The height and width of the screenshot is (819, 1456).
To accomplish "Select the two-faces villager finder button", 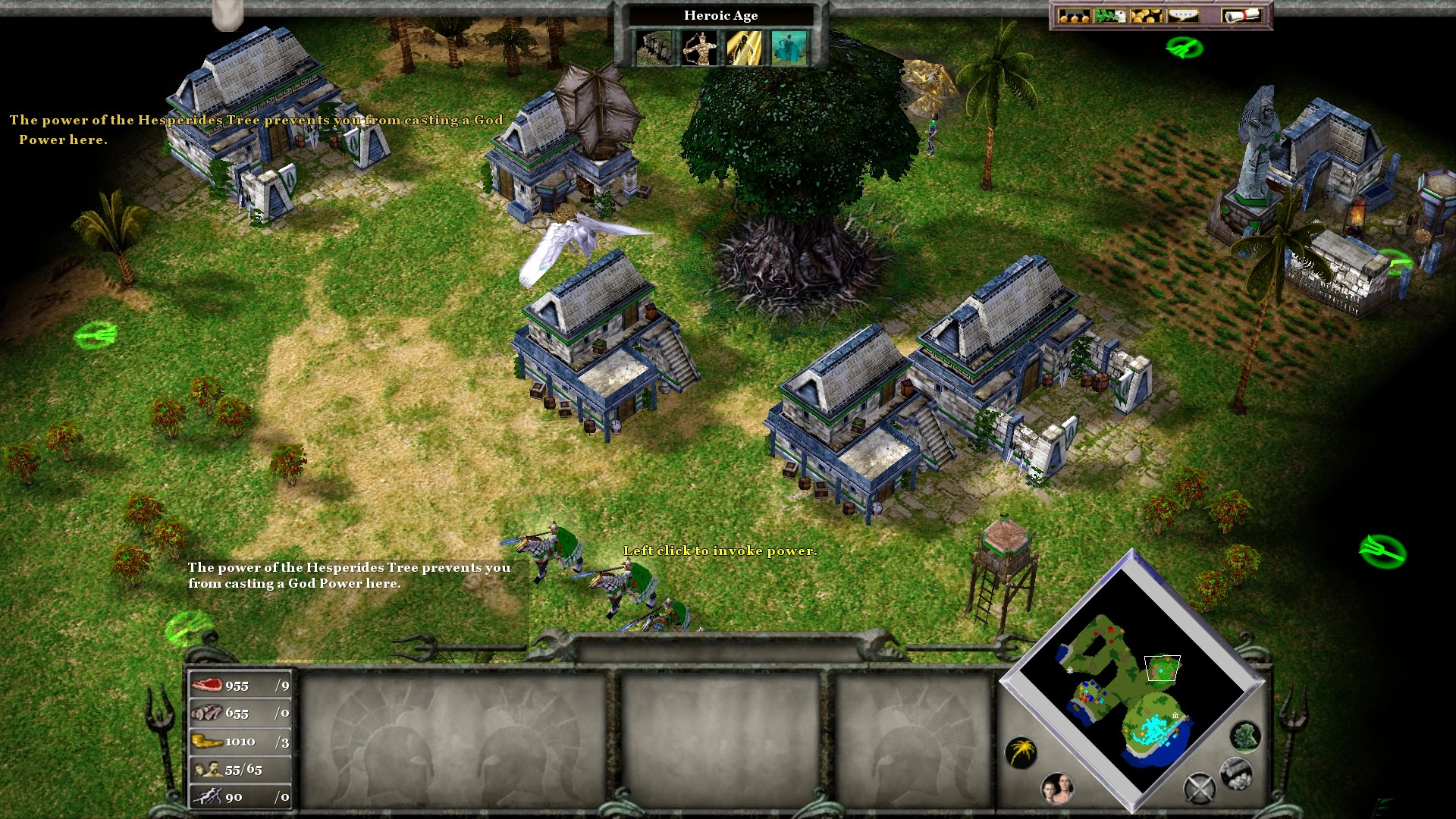I will pos(1057,789).
